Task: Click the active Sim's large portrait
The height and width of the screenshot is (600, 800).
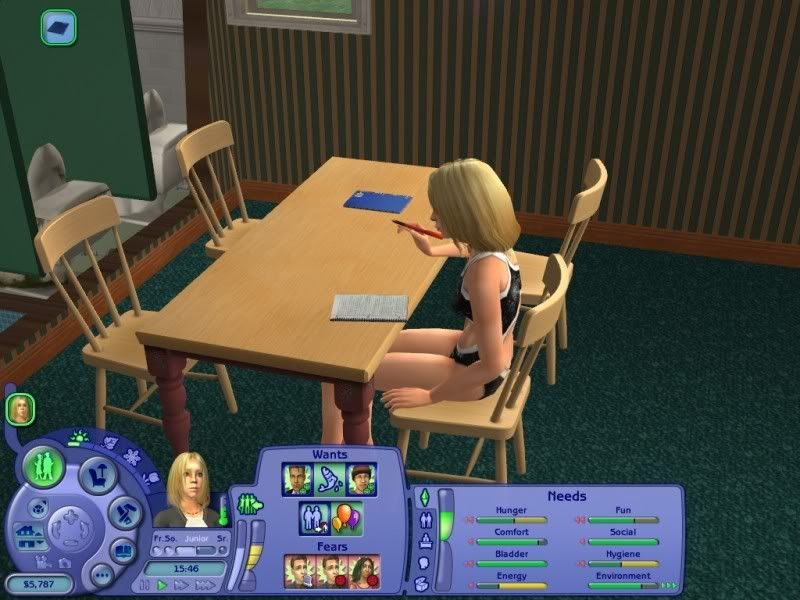Action: [x=187, y=490]
